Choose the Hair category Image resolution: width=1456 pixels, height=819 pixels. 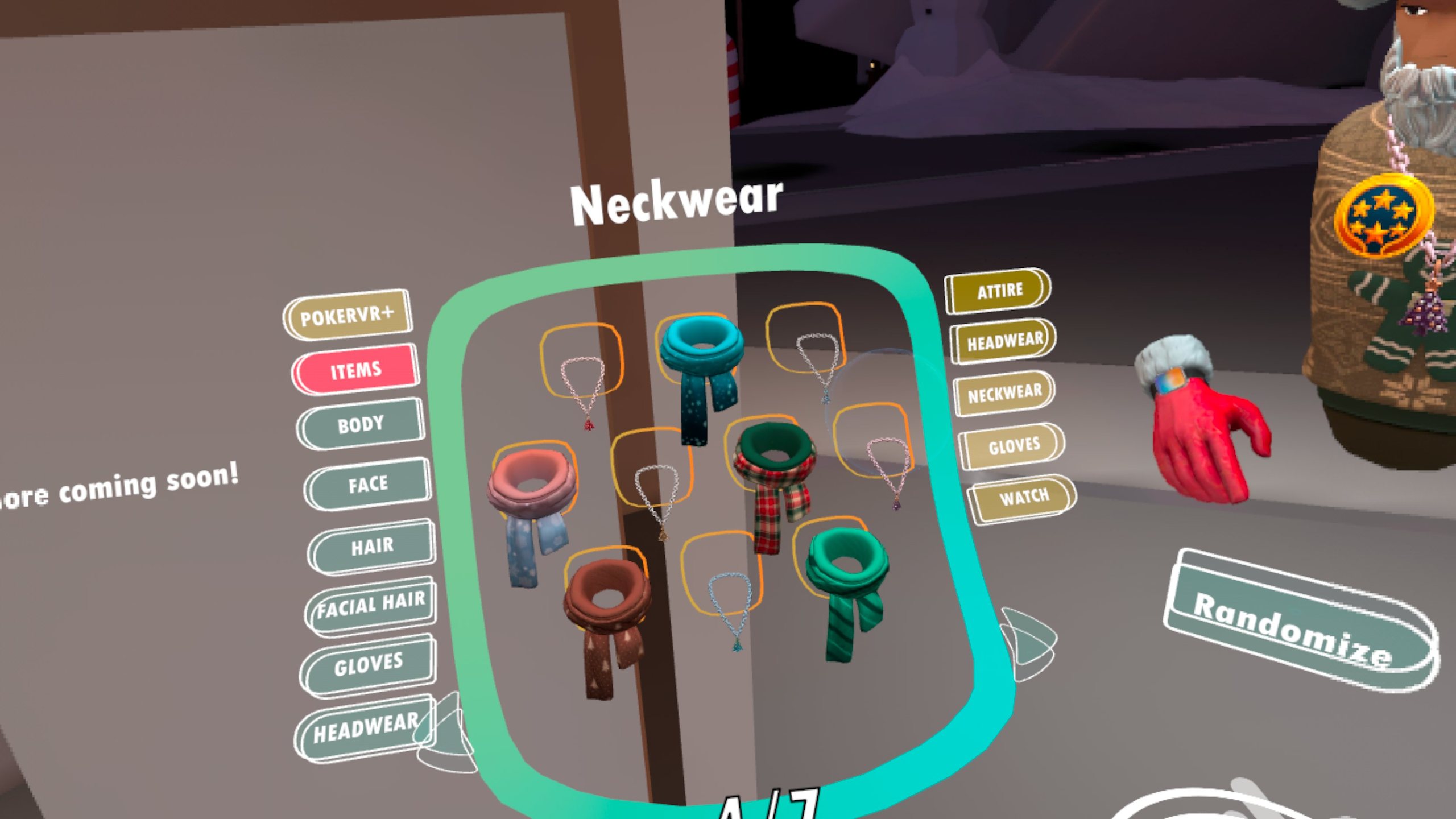pyautogui.click(x=372, y=547)
